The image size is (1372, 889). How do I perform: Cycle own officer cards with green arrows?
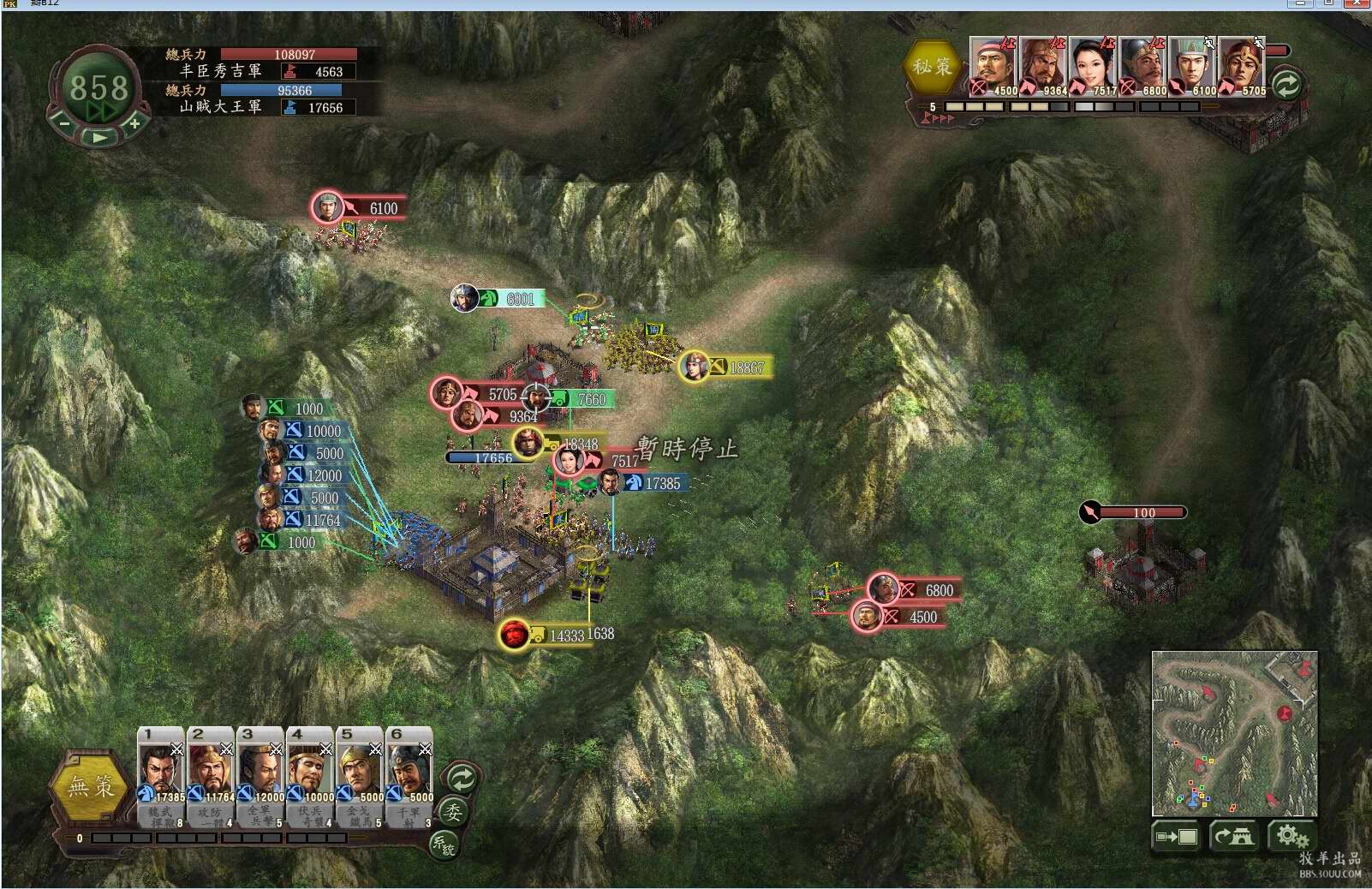462,779
